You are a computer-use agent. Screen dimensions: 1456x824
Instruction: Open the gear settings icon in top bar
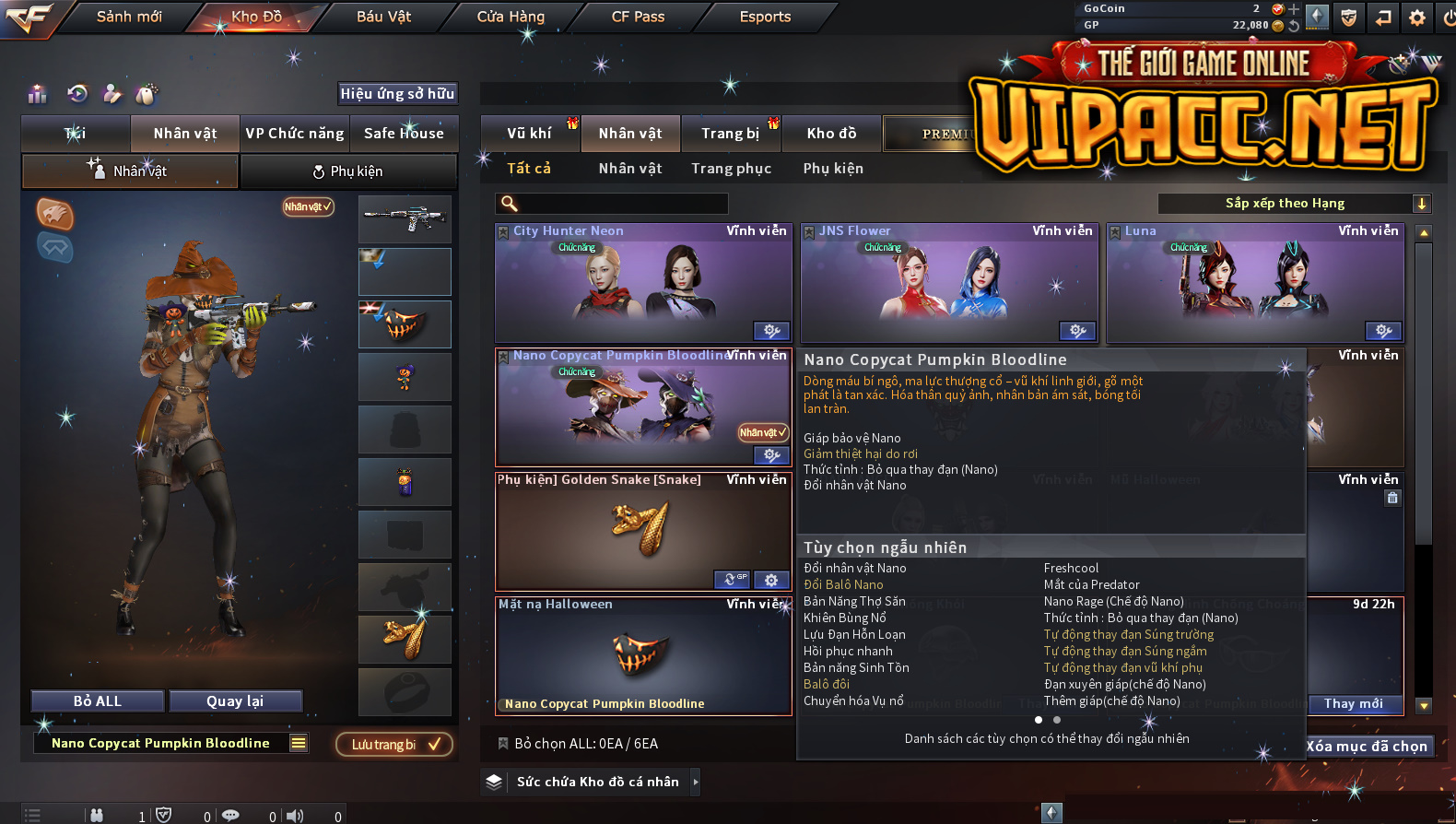[1417, 18]
